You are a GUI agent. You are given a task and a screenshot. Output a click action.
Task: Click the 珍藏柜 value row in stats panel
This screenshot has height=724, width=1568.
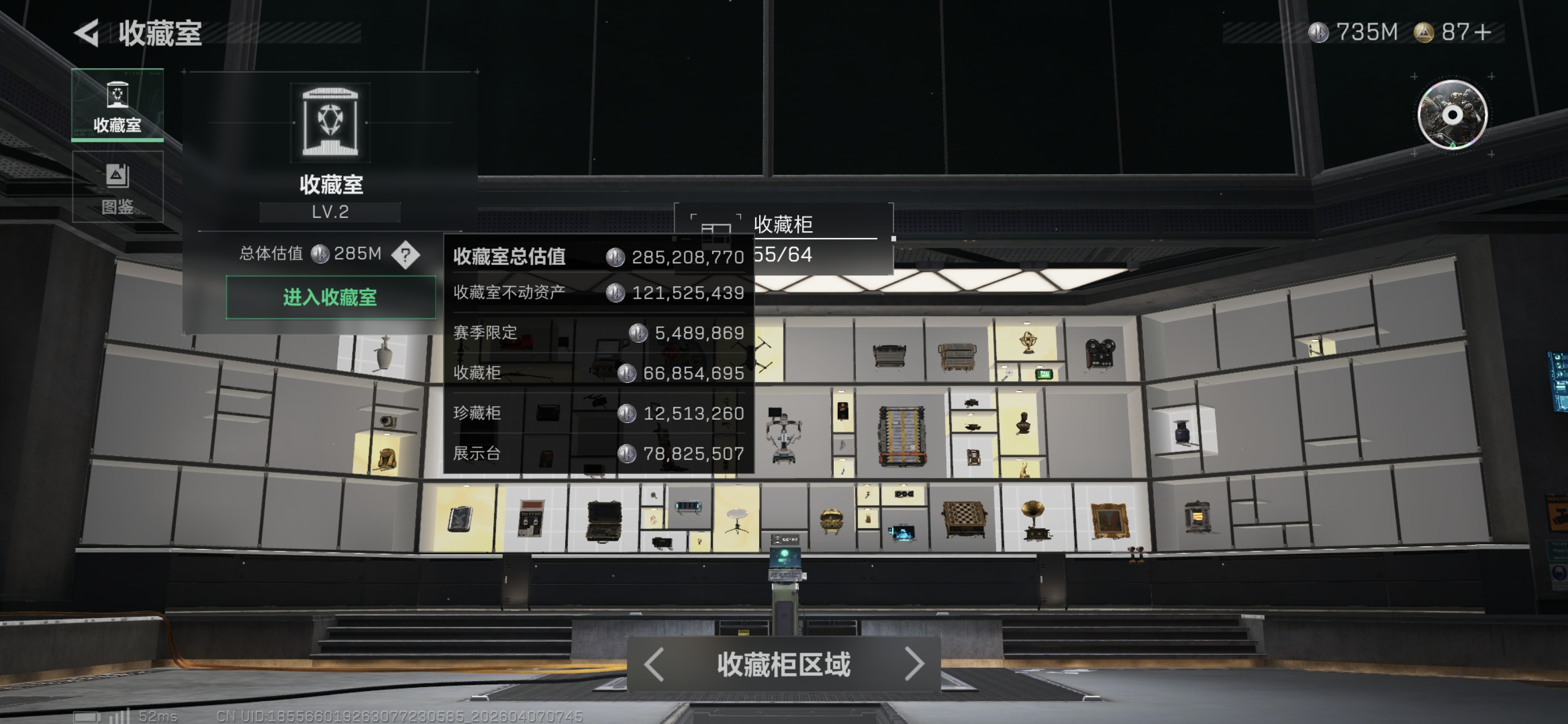[x=597, y=413]
